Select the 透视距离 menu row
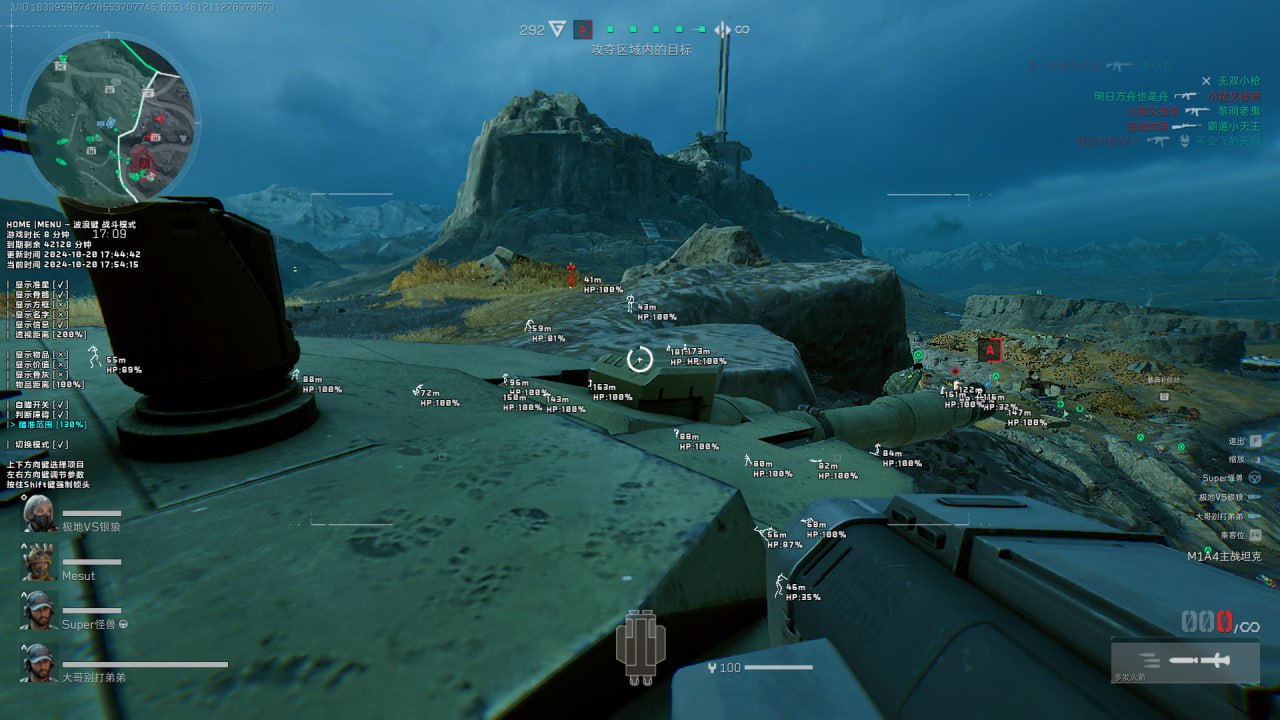Screen dimensions: 1280x720 [x=50, y=334]
